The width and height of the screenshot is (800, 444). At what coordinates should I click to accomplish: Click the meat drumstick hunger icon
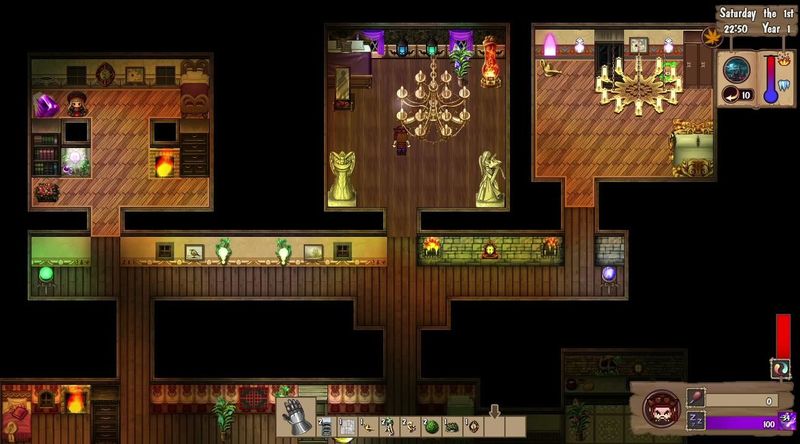695,398
